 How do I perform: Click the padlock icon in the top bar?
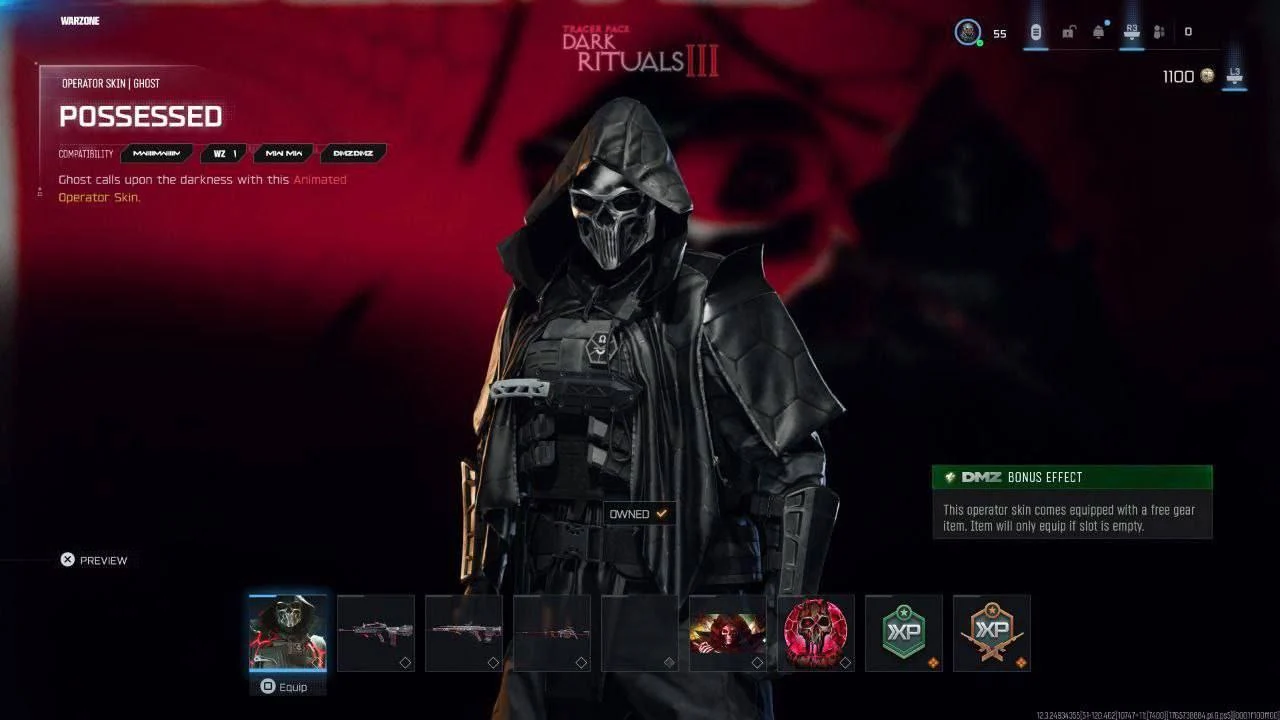[1070, 31]
